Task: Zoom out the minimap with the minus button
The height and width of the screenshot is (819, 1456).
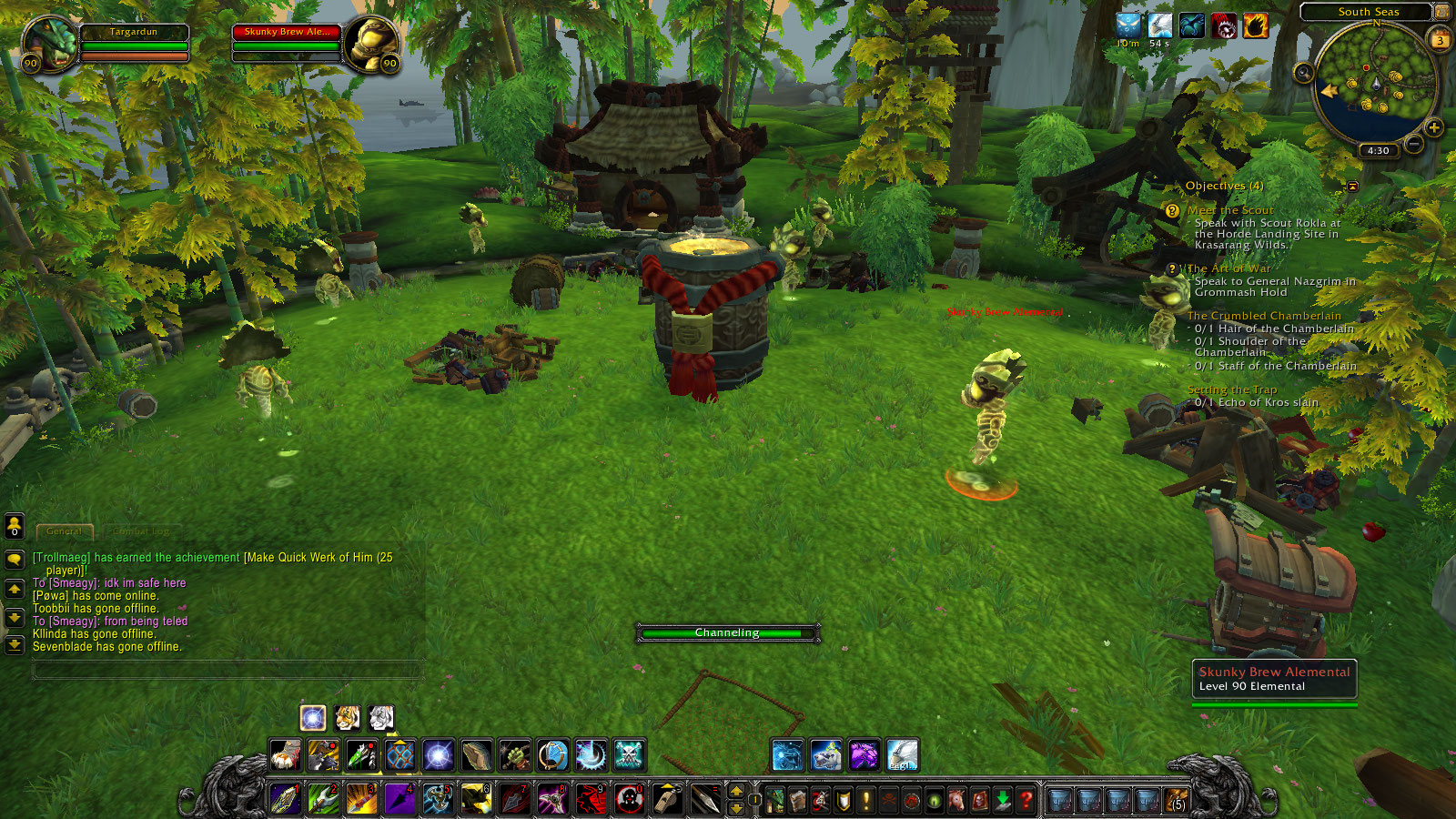Action: tap(1413, 144)
